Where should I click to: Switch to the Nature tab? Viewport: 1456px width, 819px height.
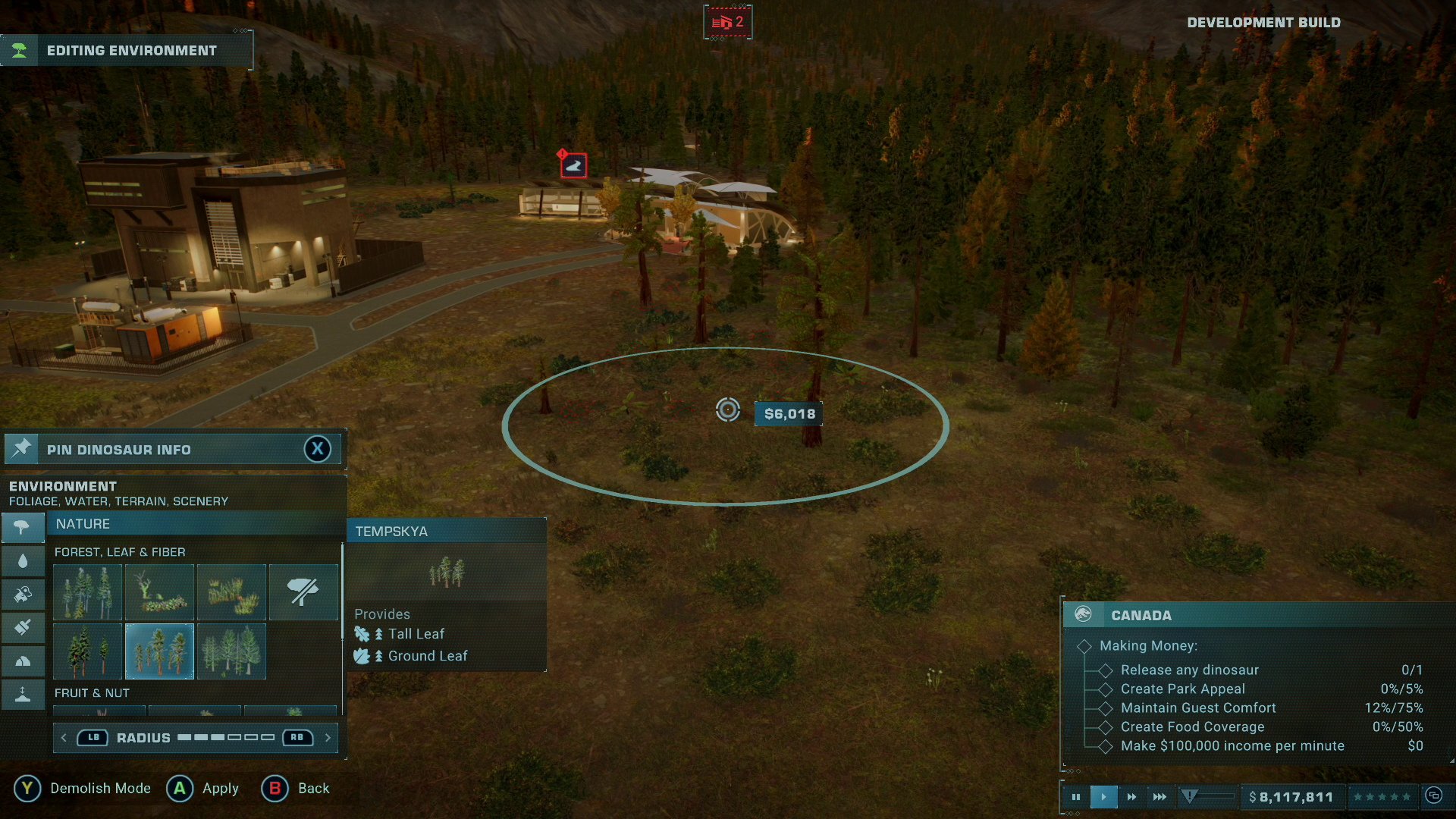(x=84, y=523)
